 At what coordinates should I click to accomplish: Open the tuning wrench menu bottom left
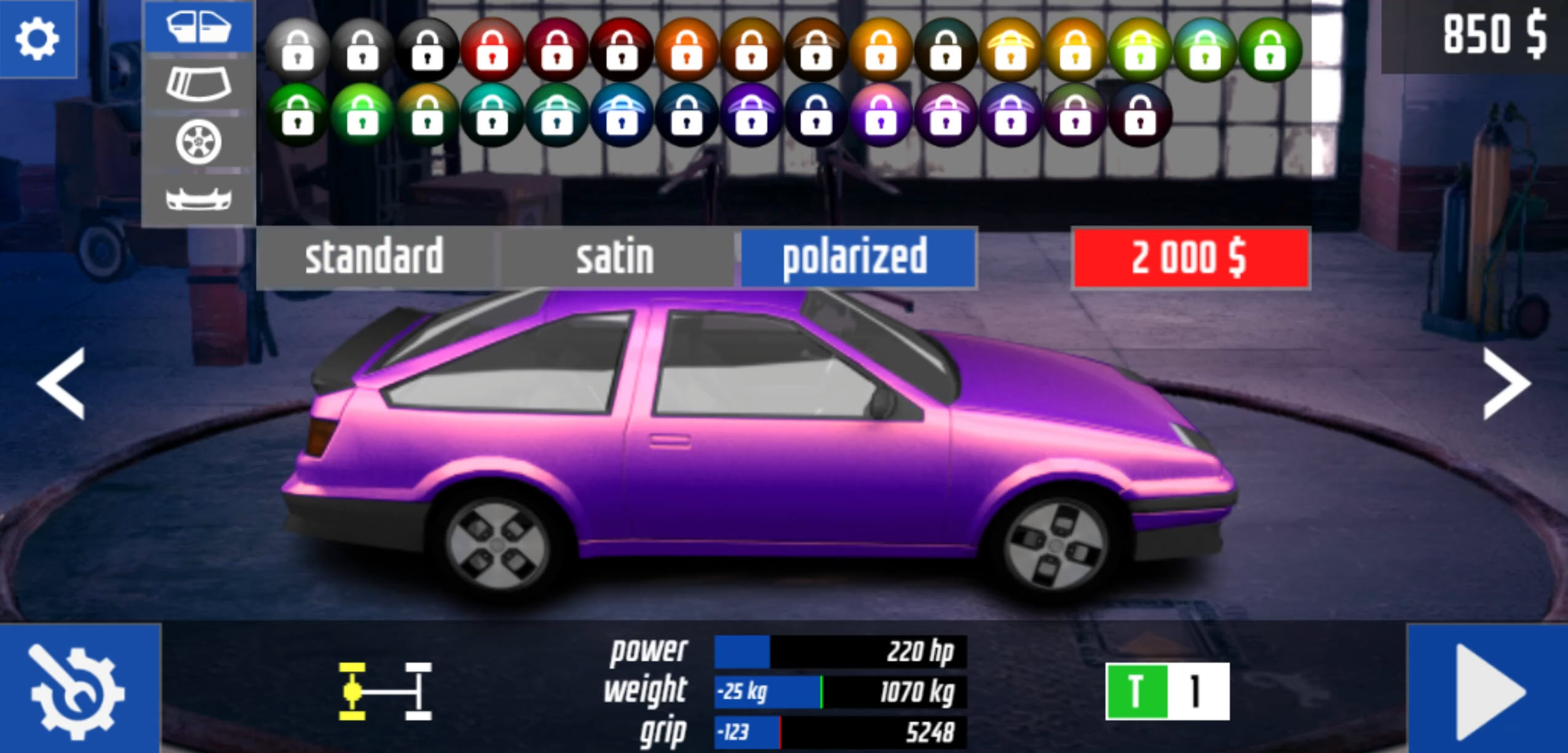tap(74, 690)
